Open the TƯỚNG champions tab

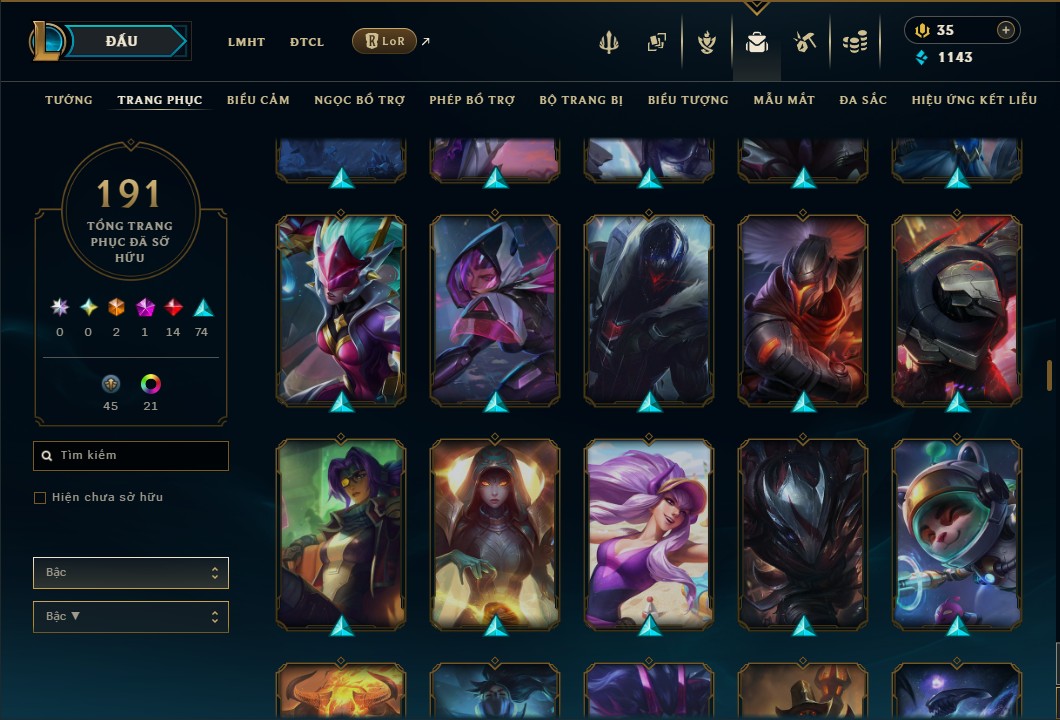[x=69, y=100]
